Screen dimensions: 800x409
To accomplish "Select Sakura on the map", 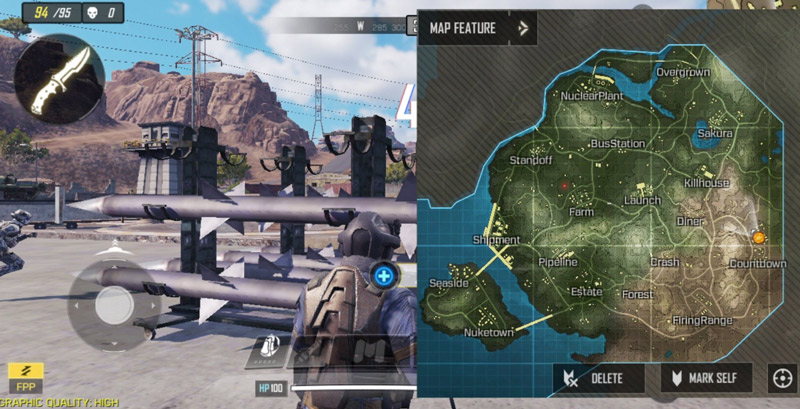I will point(715,133).
